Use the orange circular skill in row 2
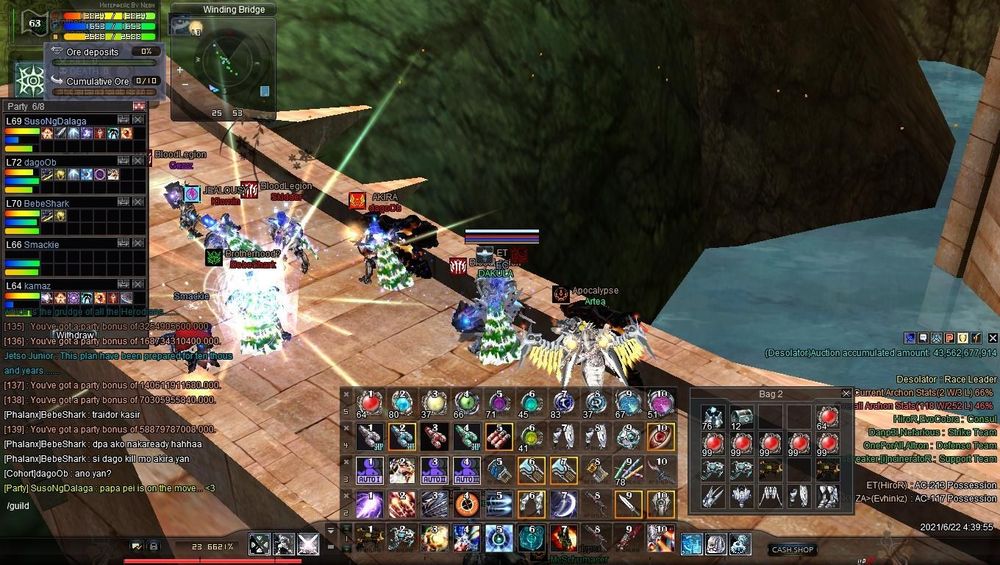This screenshot has width=1000, height=565. coord(467,503)
